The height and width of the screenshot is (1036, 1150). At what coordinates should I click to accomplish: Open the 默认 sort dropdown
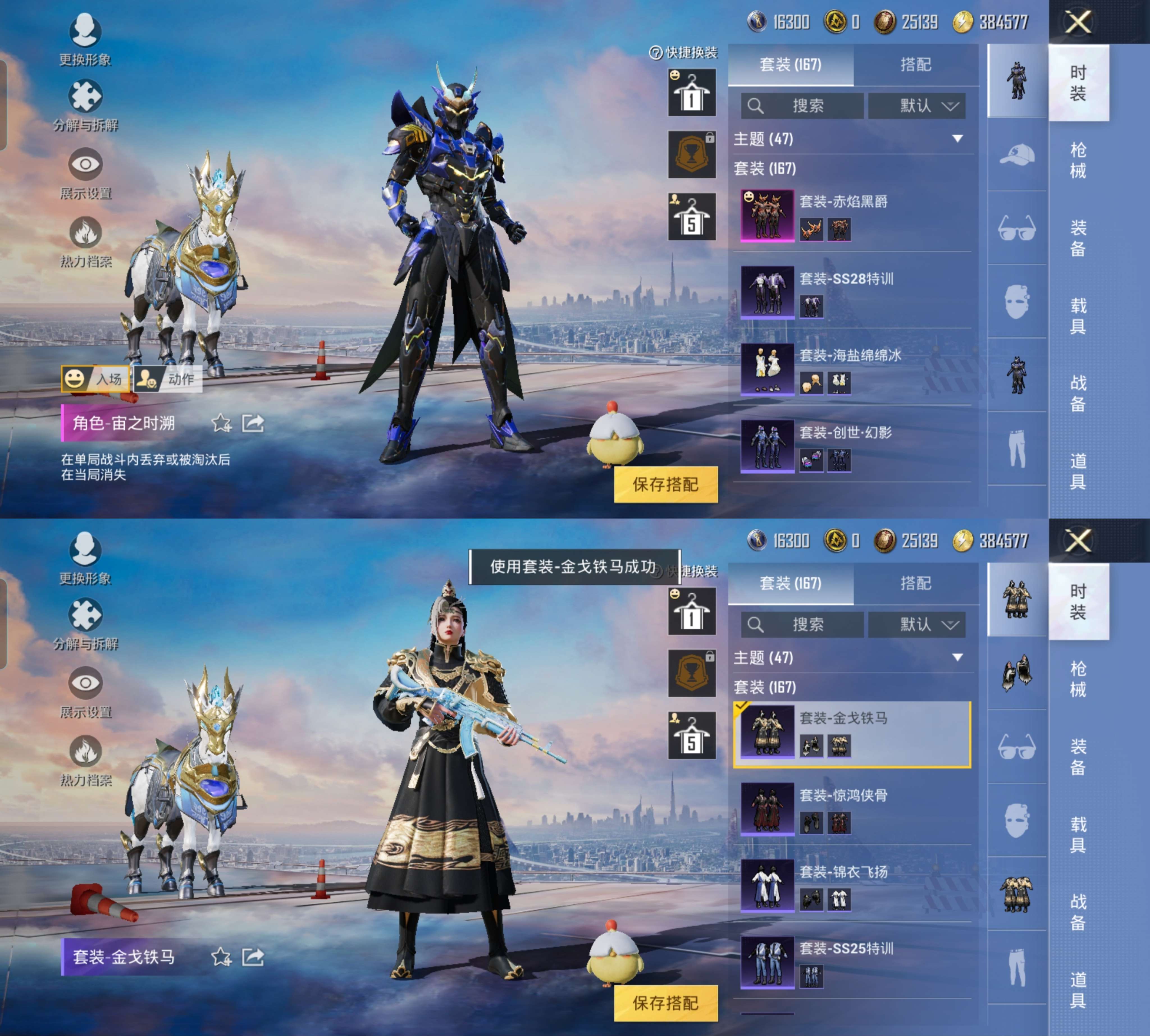pos(917,106)
